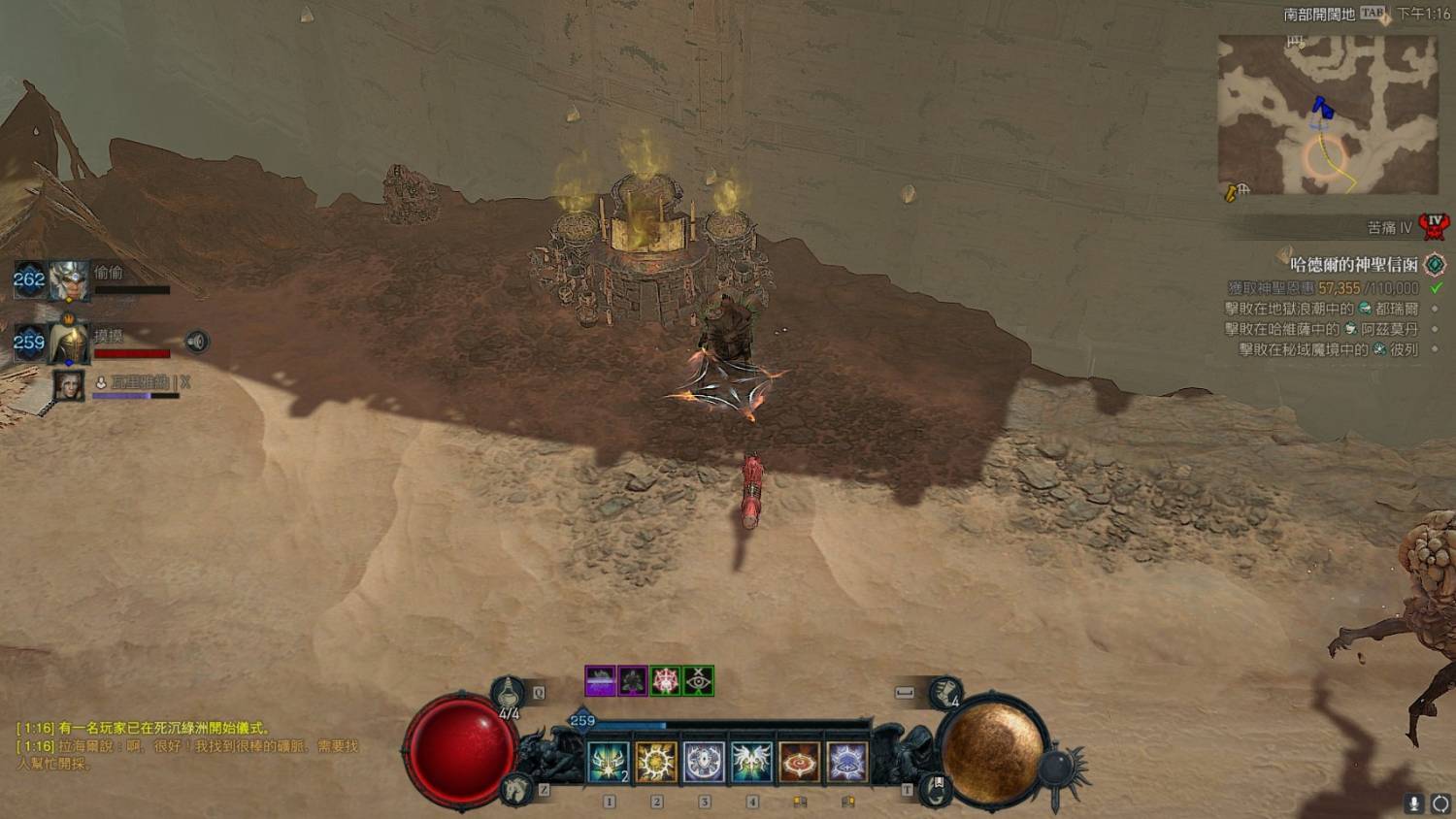Activate the white eye shield skill

[704, 762]
